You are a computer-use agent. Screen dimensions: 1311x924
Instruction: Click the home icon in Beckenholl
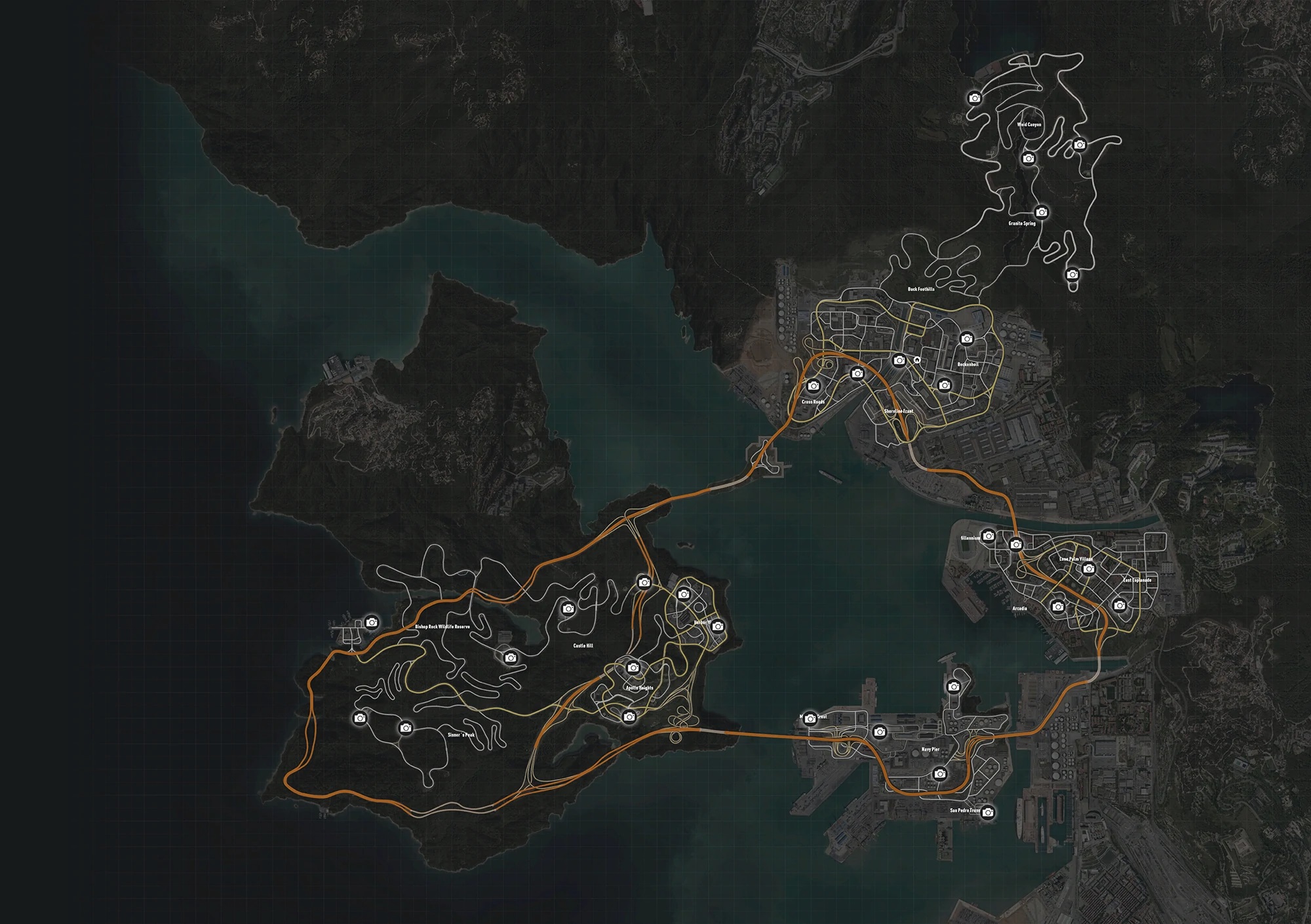pos(917,360)
